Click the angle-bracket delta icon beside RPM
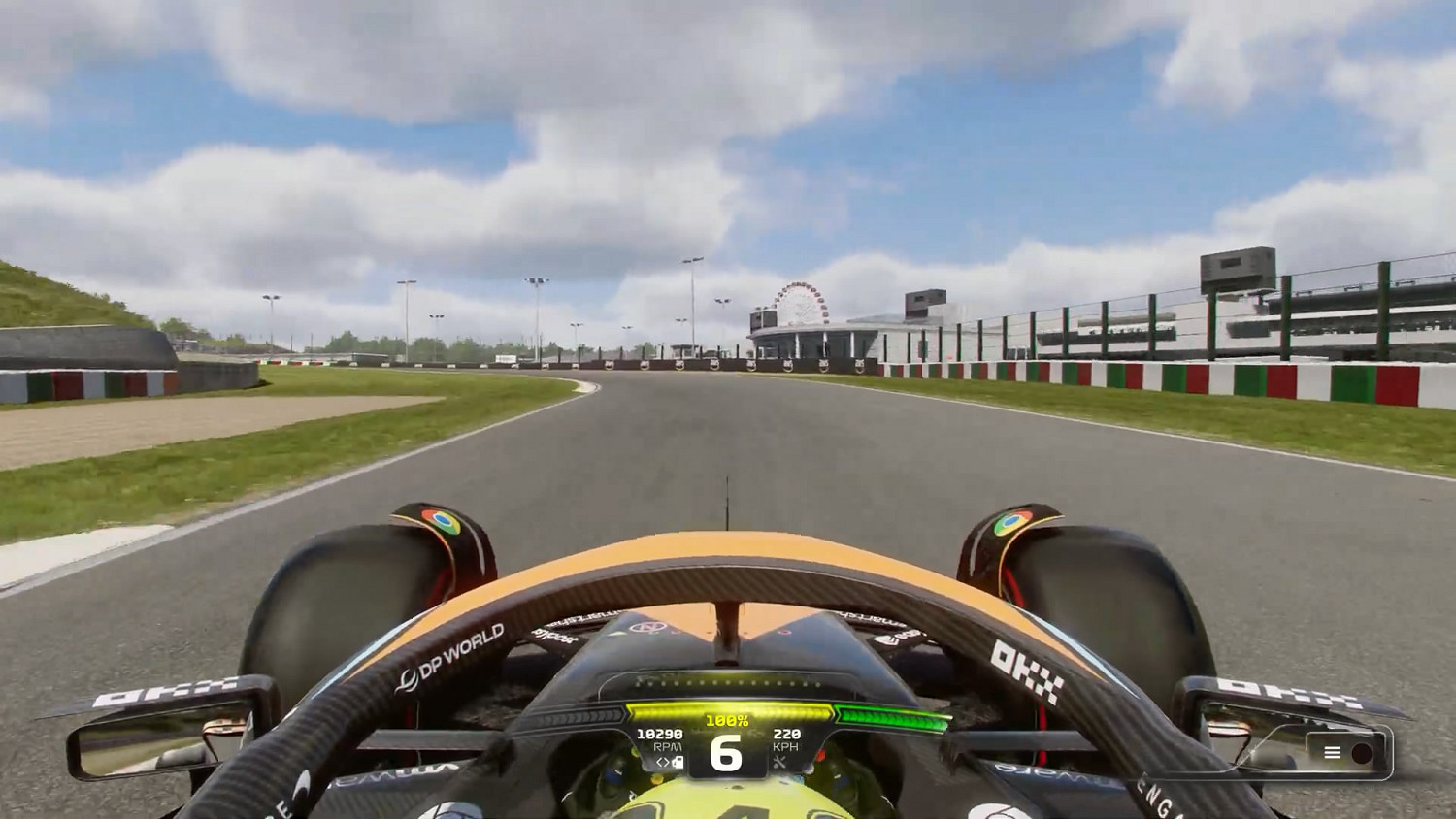Viewport: 1456px width, 819px height. [661, 763]
